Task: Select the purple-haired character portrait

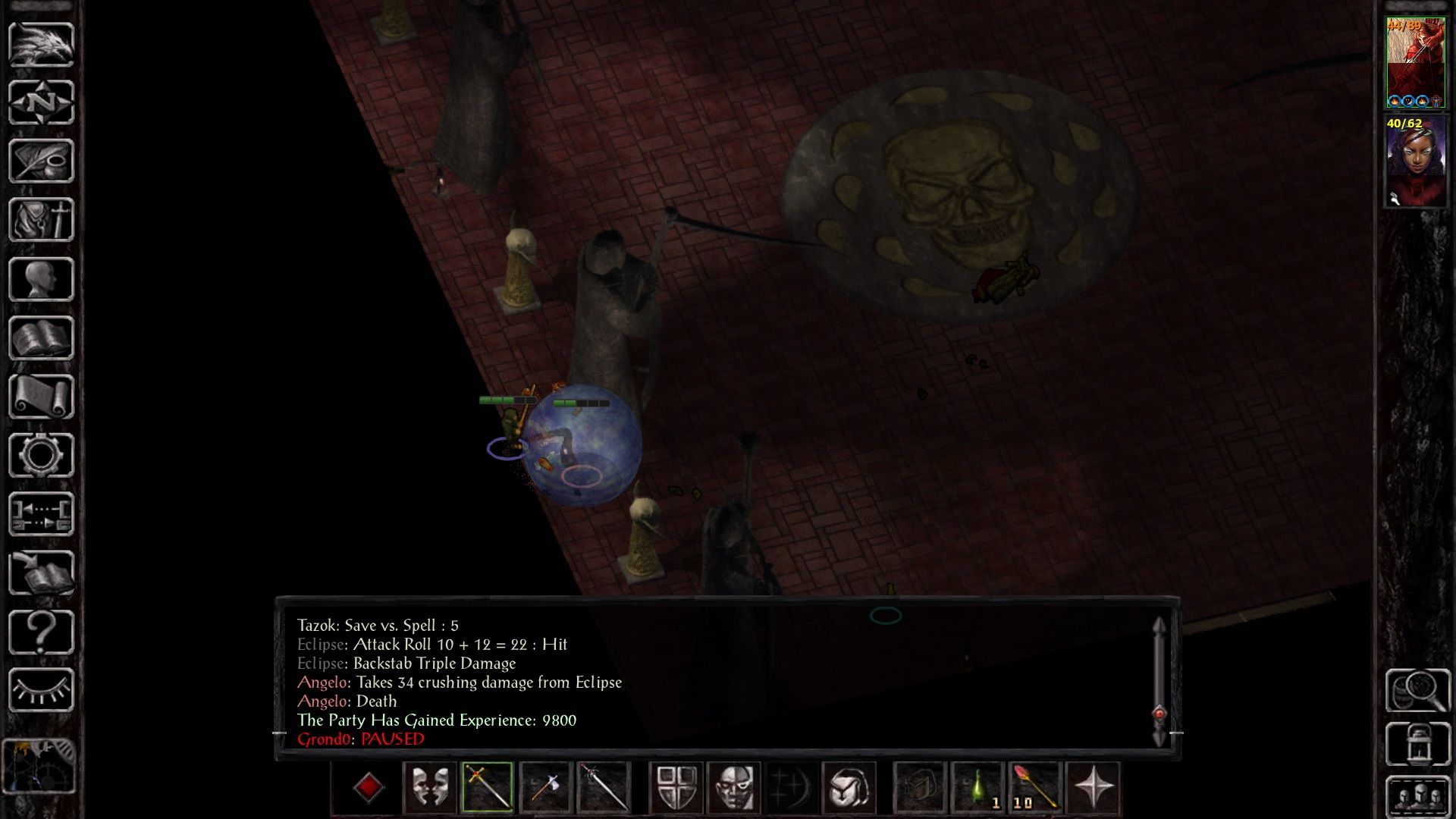Action: coord(1415,161)
